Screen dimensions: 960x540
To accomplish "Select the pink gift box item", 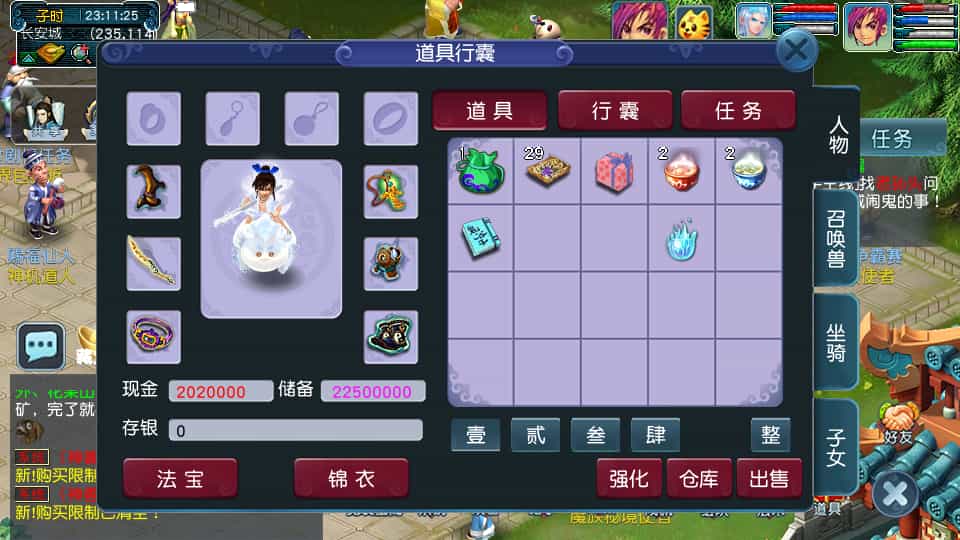I will pyautogui.click(x=615, y=171).
